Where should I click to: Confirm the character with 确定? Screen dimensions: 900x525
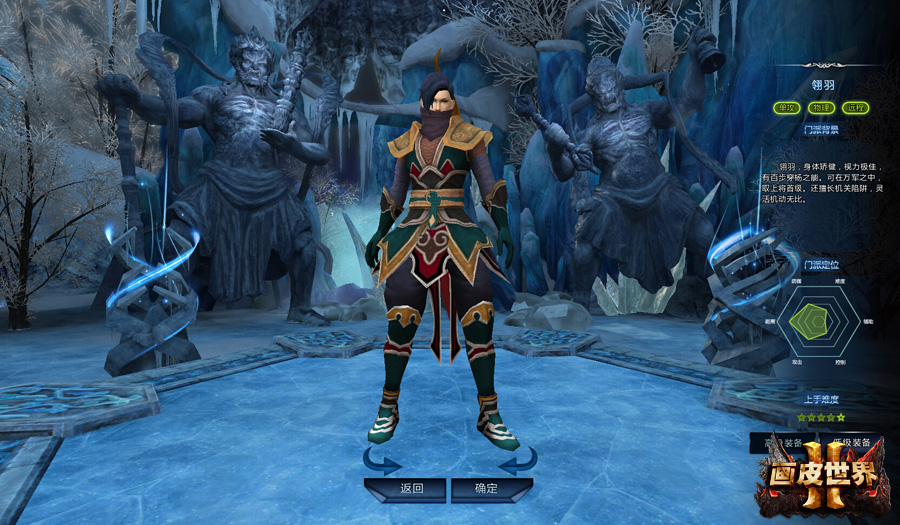(x=487, y=489)
